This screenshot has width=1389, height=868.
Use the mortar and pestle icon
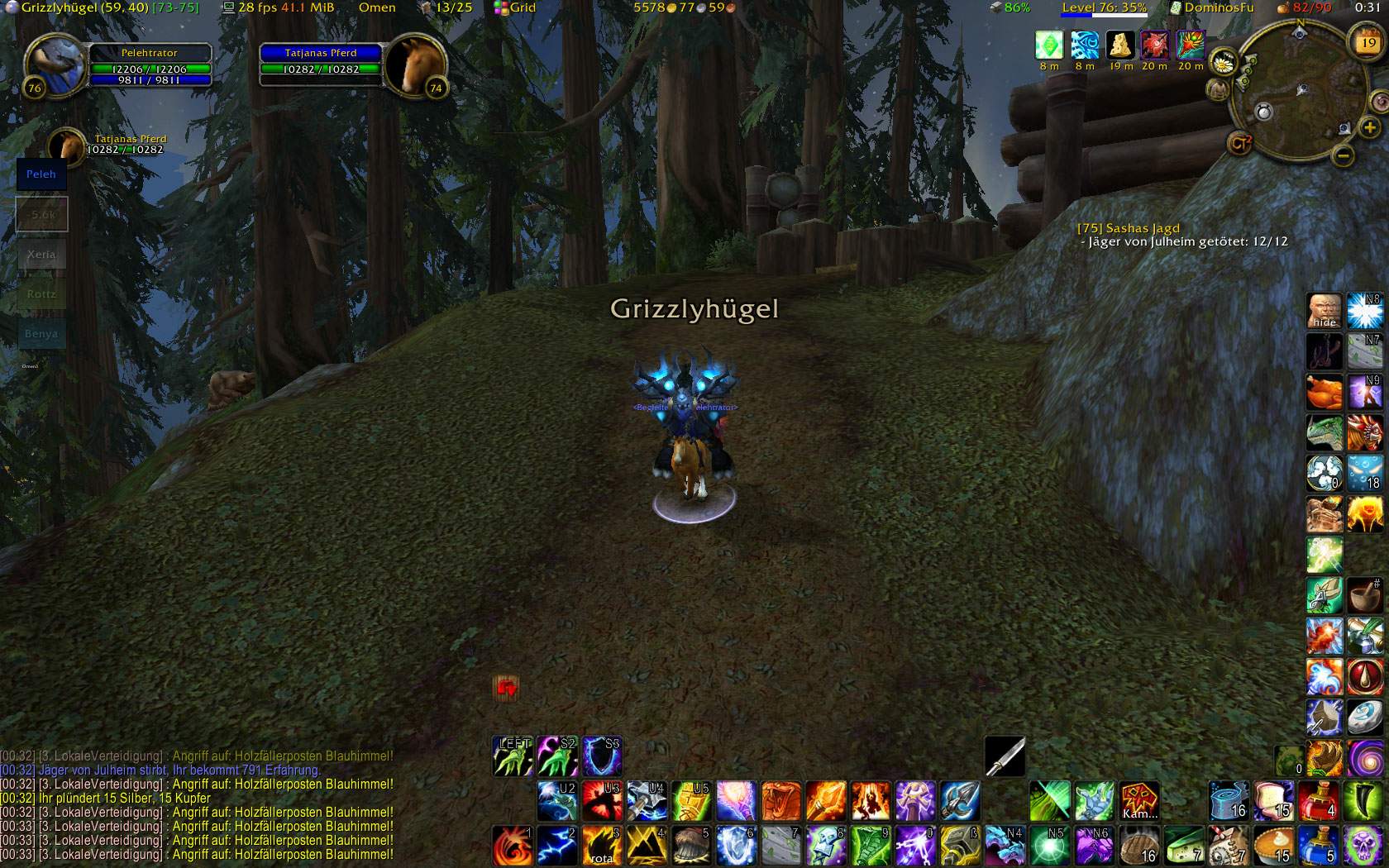1365,595
